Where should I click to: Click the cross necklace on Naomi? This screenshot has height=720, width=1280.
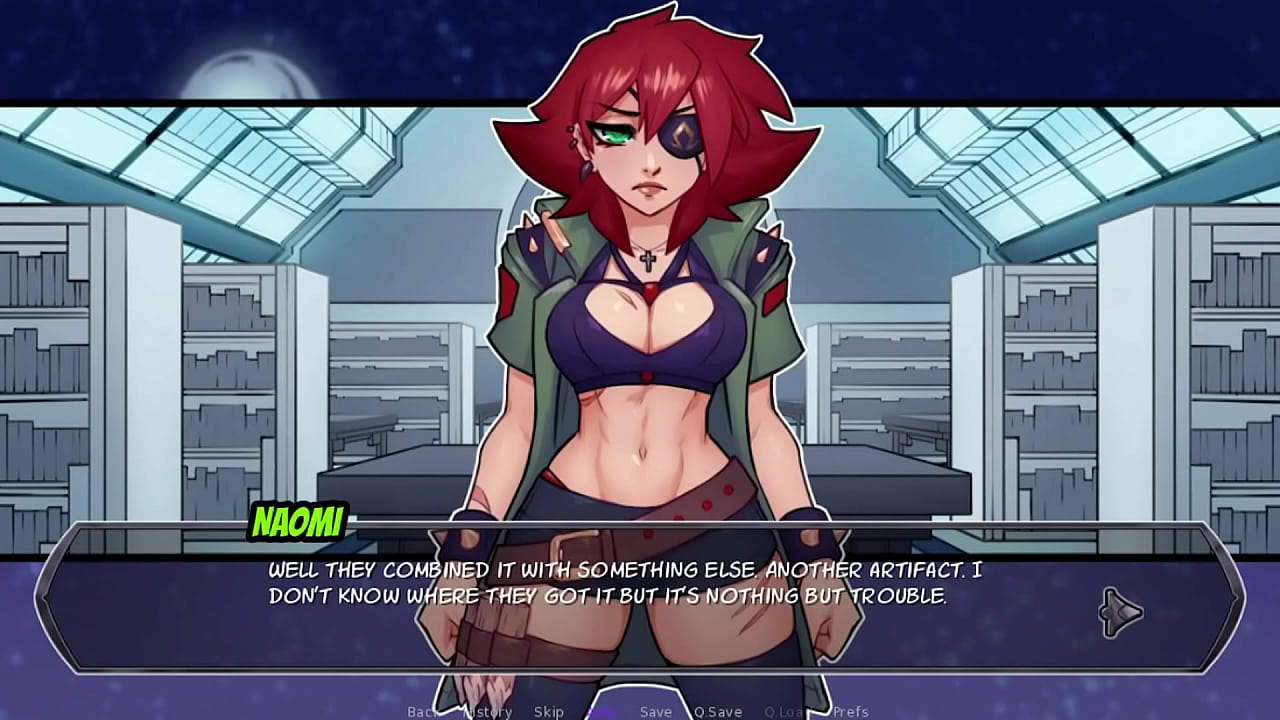point(646,261)
